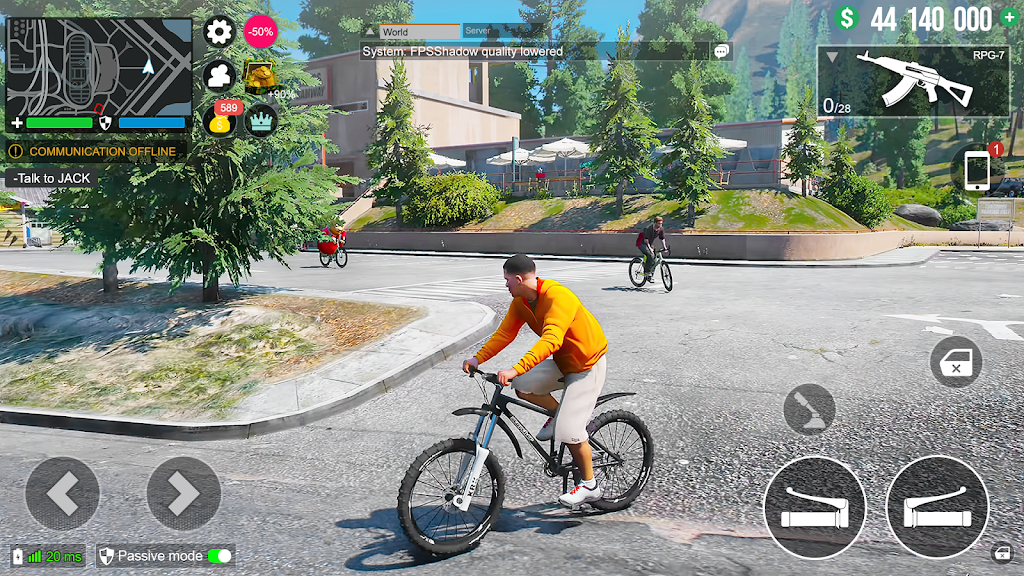Squeeze the left brake lever button
This screenshot has width=1024, height=576.
click(x=814, y=507)
